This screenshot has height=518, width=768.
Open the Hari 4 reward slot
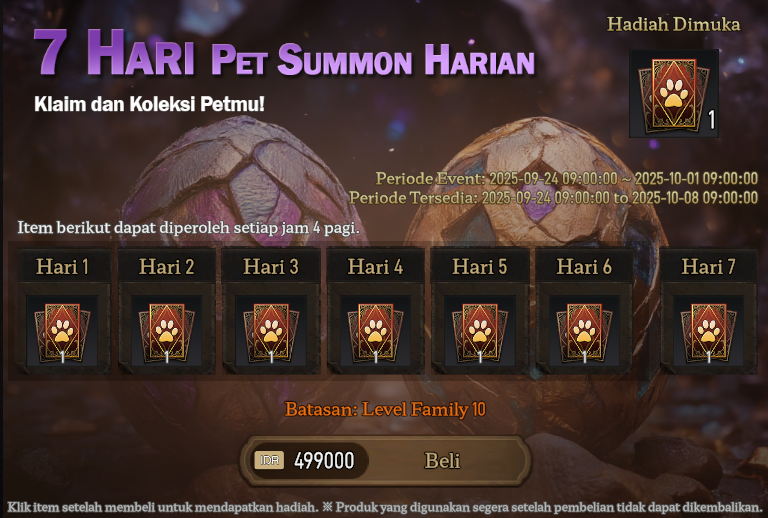point(375,329)
